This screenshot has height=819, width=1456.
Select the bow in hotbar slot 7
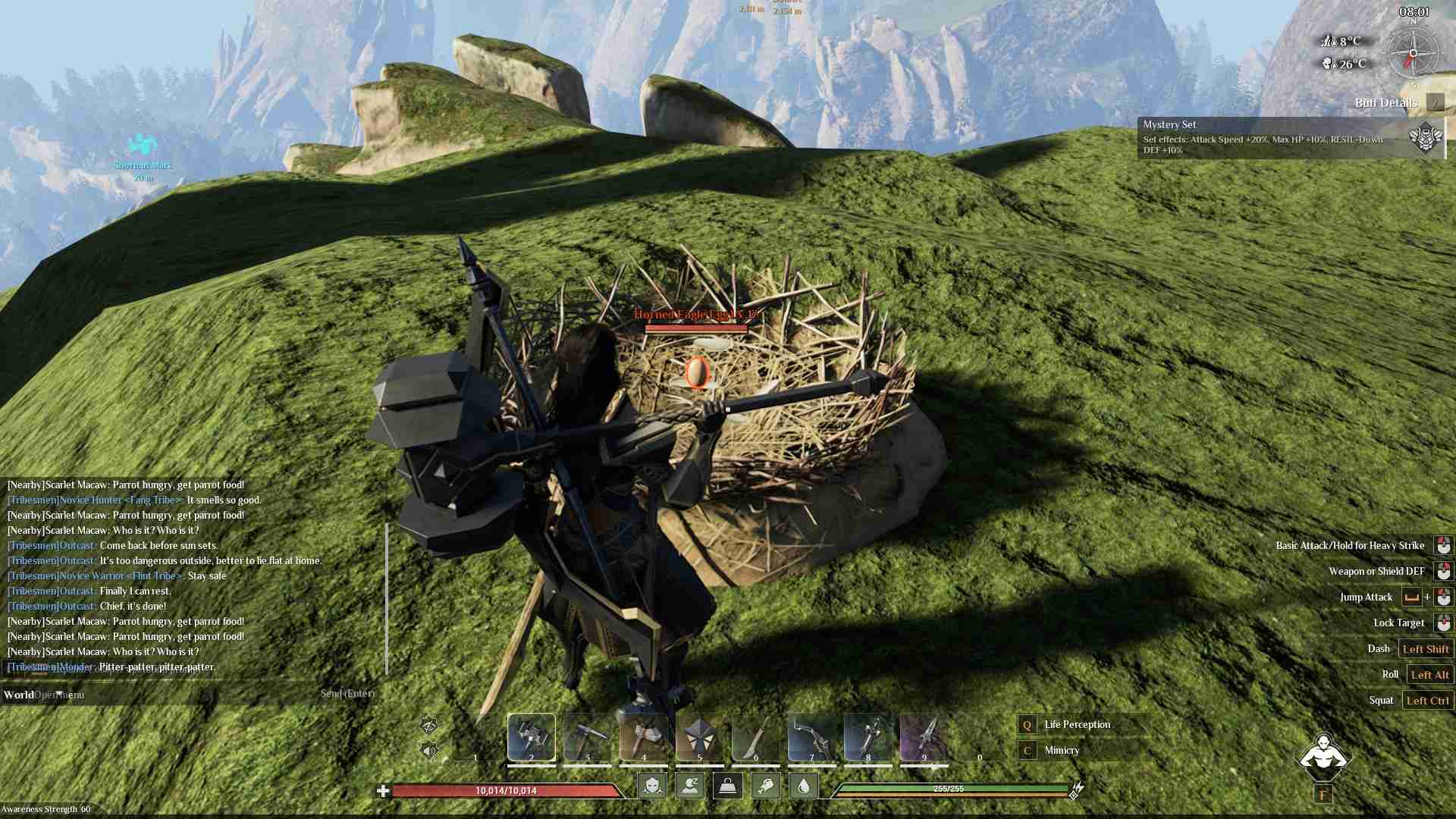point(811,736)
